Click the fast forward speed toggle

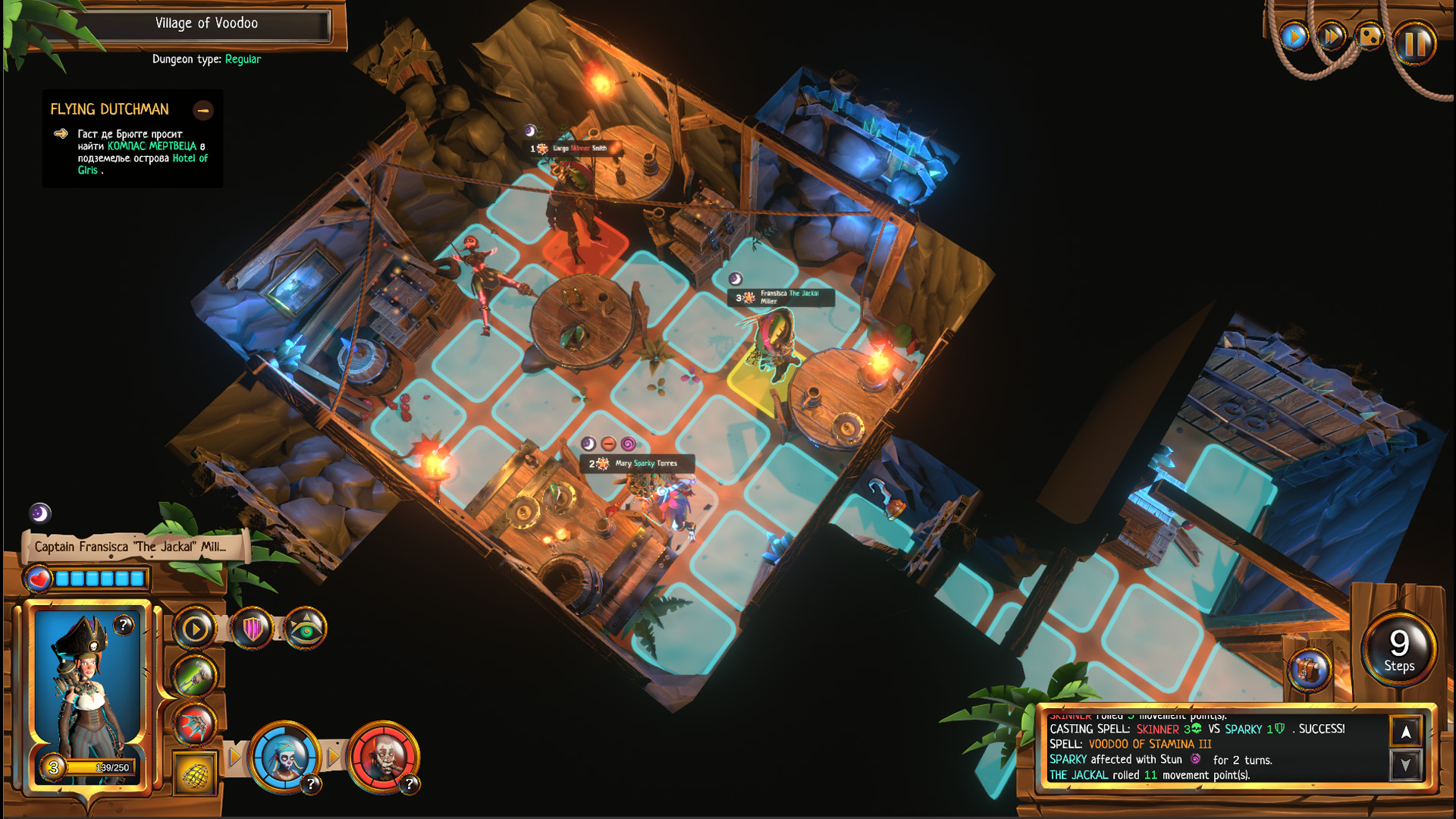click(x=1331, y=34)
